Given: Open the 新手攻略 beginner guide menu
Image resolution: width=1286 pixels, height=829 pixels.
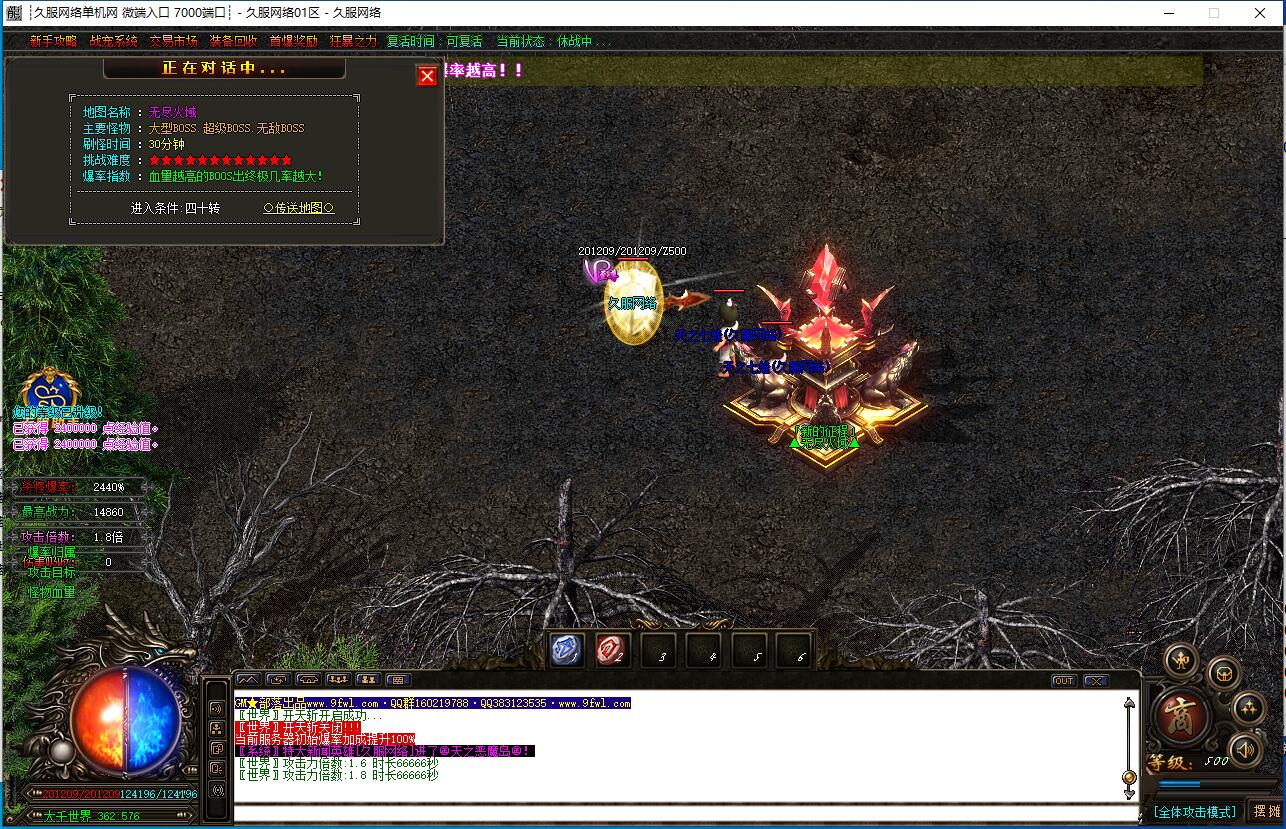Looking at the screenshot, I should [53, 41].
